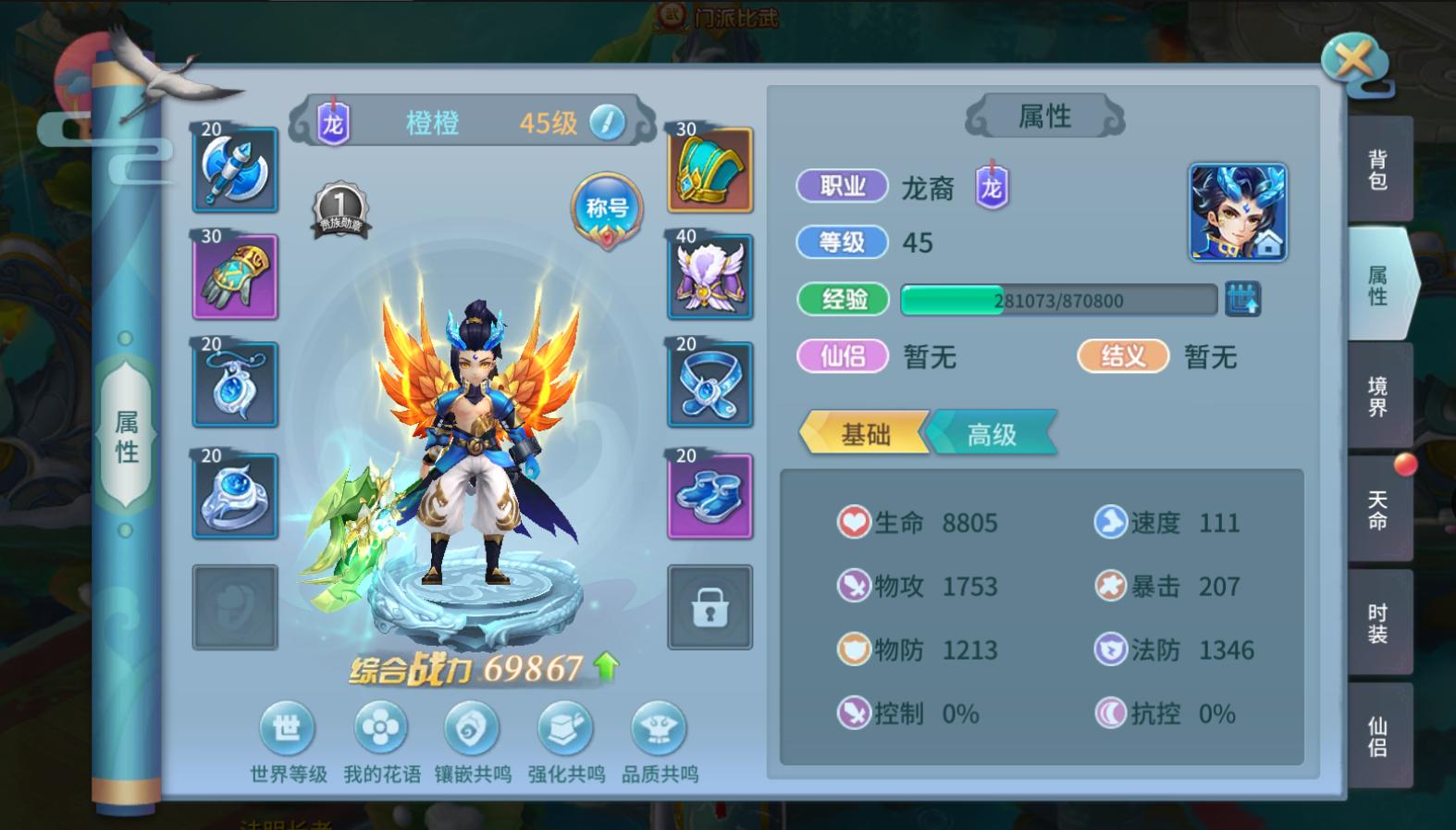
Task: Expand the 结义 information entry
Action: click(x=1120, y=356)
